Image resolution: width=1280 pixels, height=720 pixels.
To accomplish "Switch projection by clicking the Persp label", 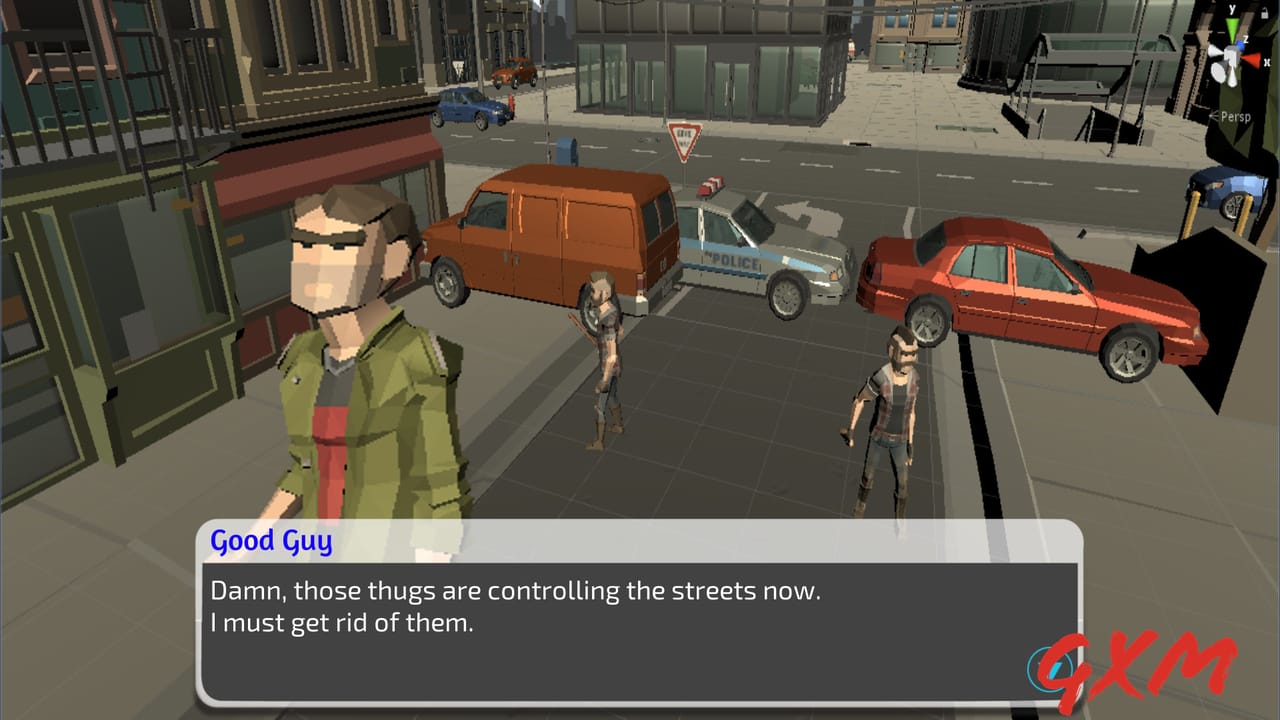I will [x=1236, y=116].
